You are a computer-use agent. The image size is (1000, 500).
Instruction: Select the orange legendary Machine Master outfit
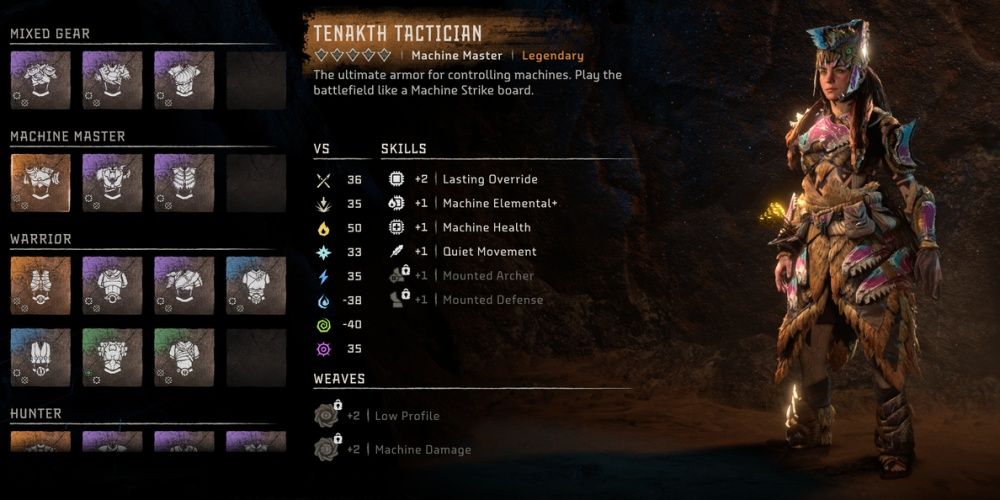pyautogui.click(x=40, y=183)
